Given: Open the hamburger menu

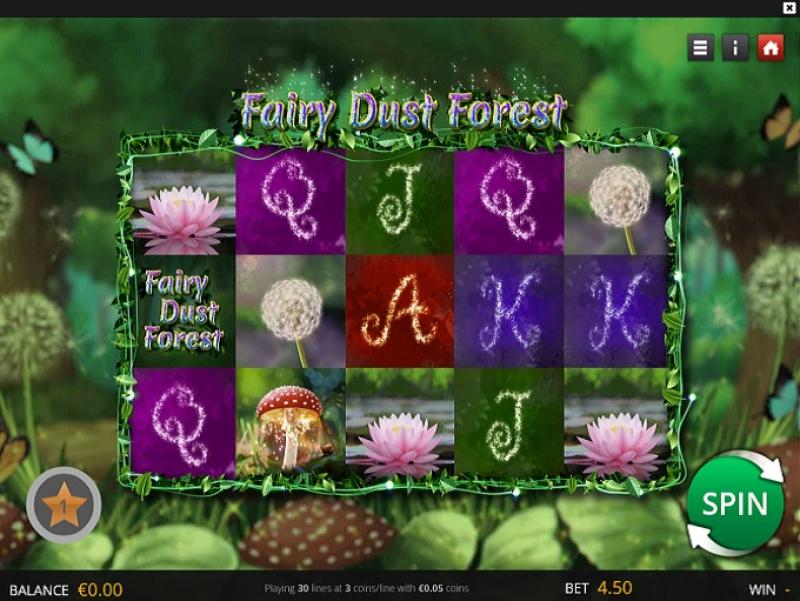Looking at the screenshot, I should tap(701, 47).
